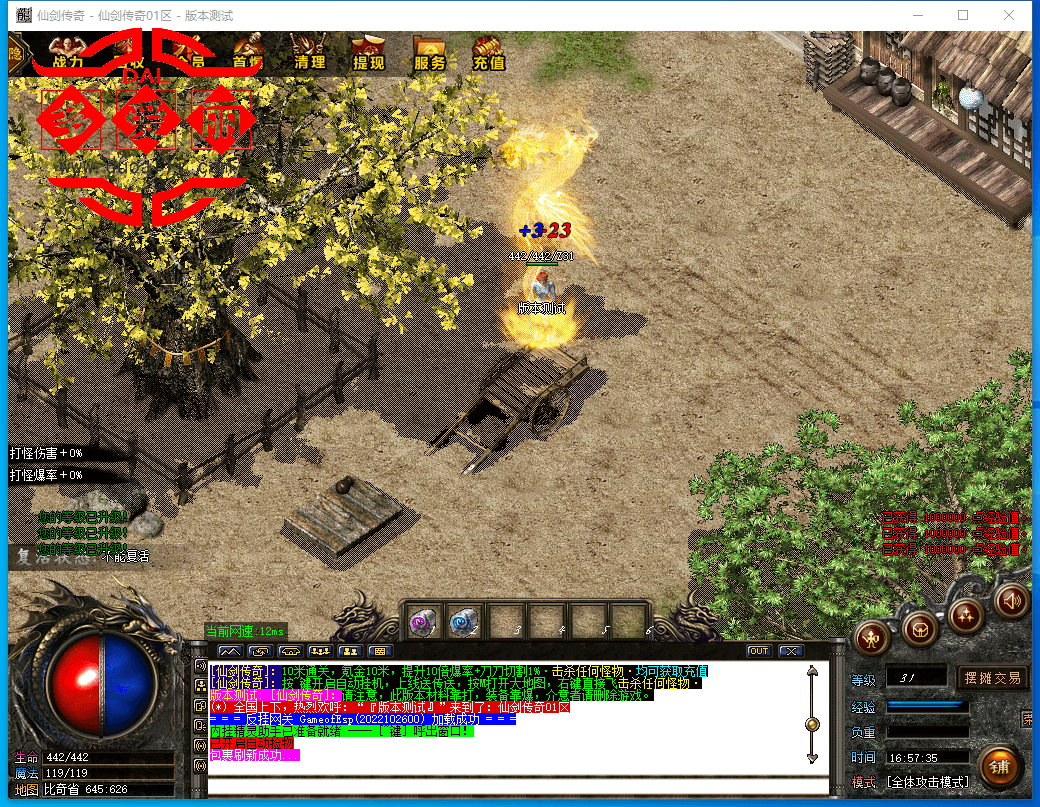
Task: Maximize the game window
Action: pyautogui.click(x=963, y=15)
